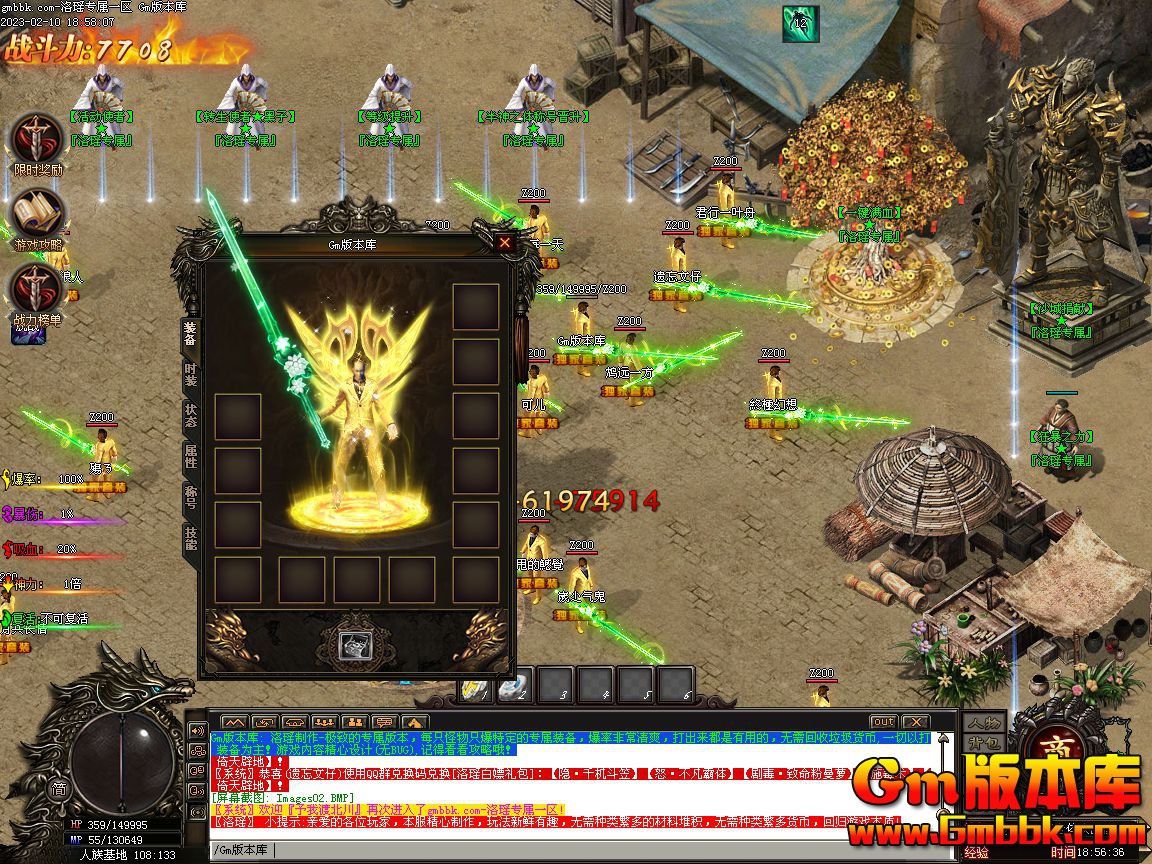The height and width of the screenshot is (864, 1152).
Task: Switch to the 称号 titles tab
Action: coord(190,498)
